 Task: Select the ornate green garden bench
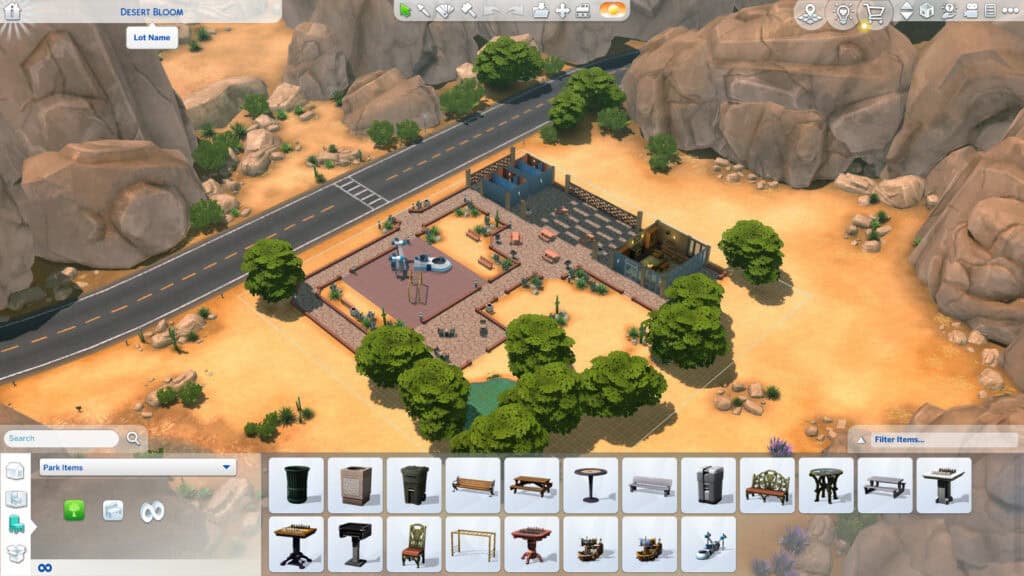tap(767, 485)
